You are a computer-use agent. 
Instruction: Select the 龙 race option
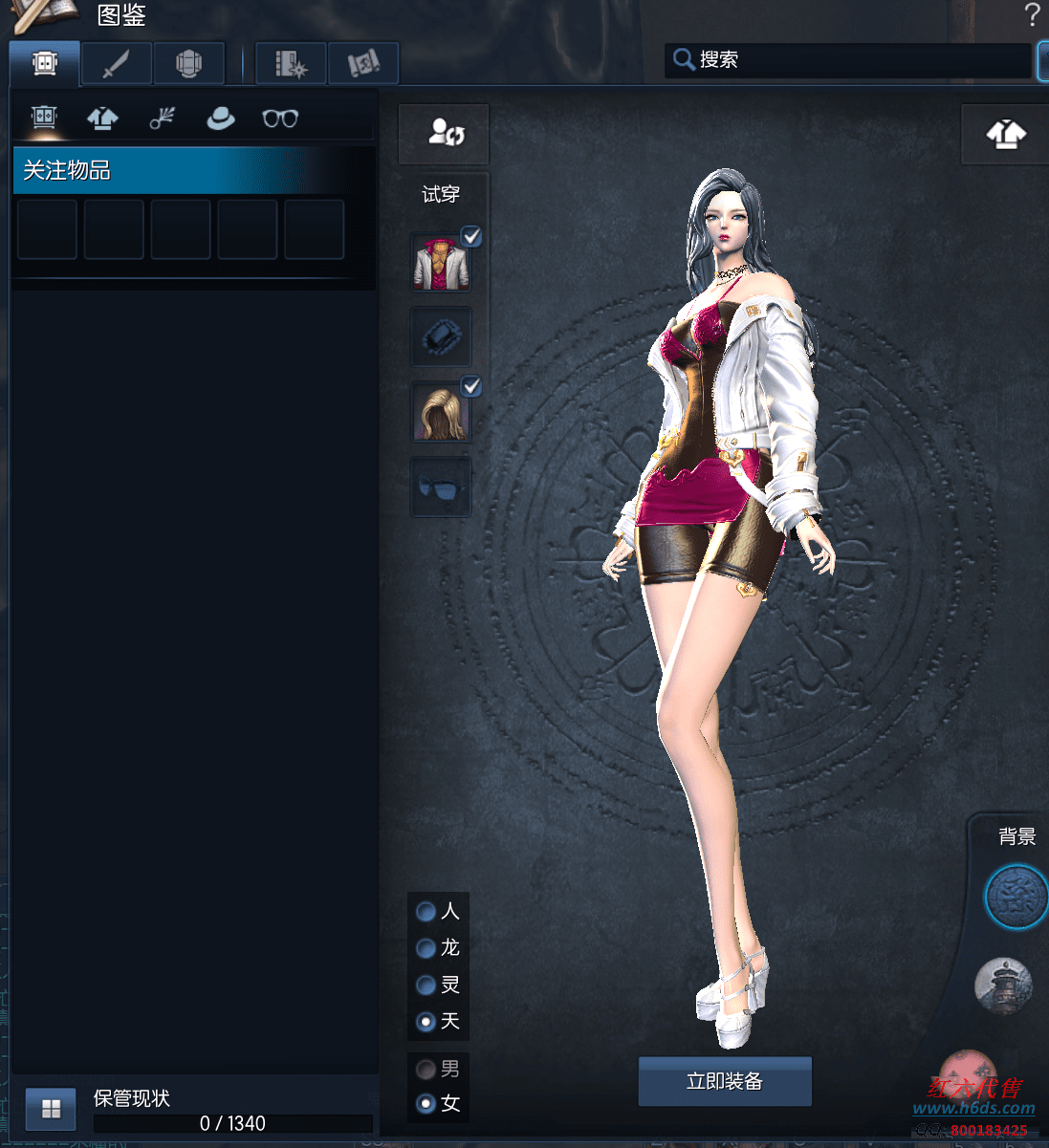pos(426,948)
